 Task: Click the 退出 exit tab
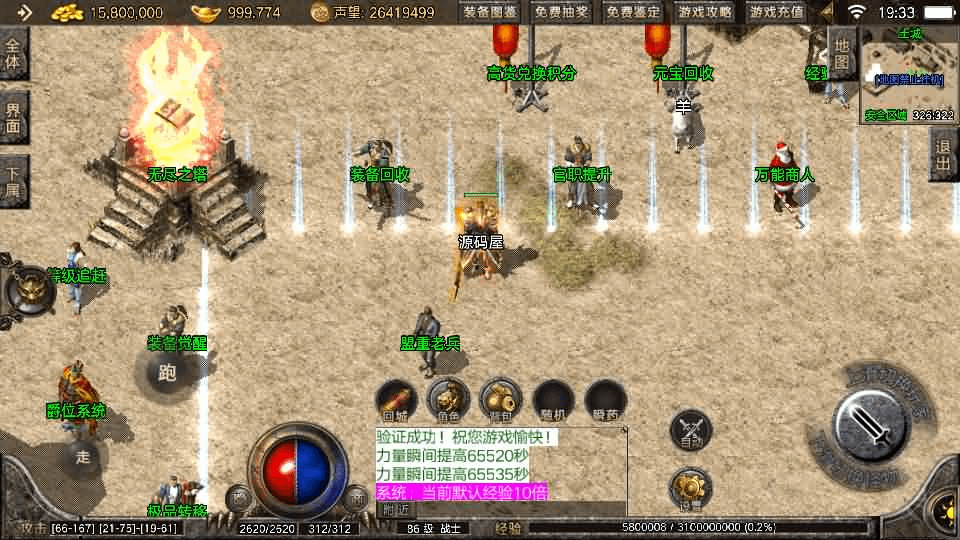(x=943, y=153)
